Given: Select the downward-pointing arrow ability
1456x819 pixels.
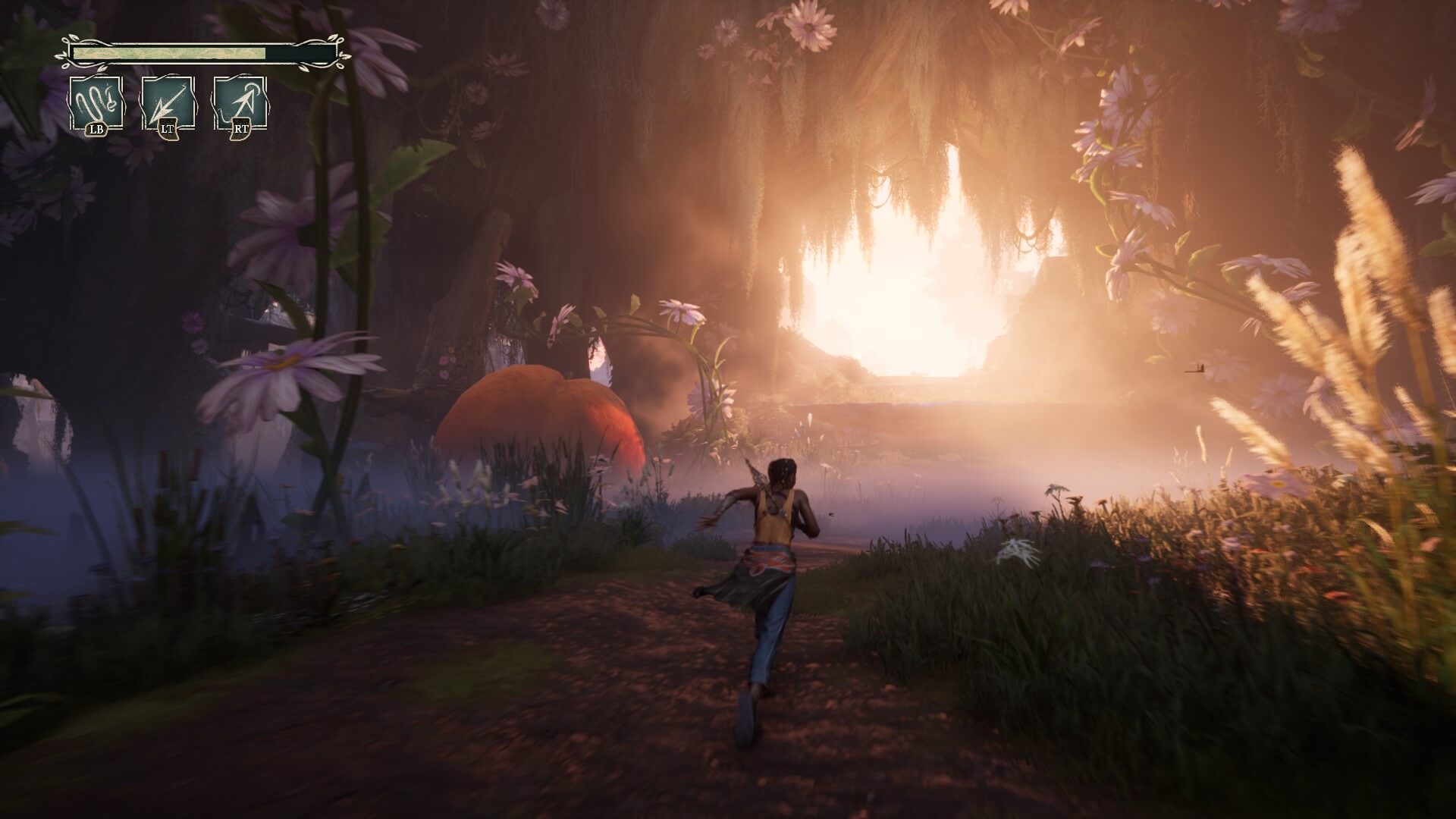Looking at the screenshot, I should [x=168, y=104].
